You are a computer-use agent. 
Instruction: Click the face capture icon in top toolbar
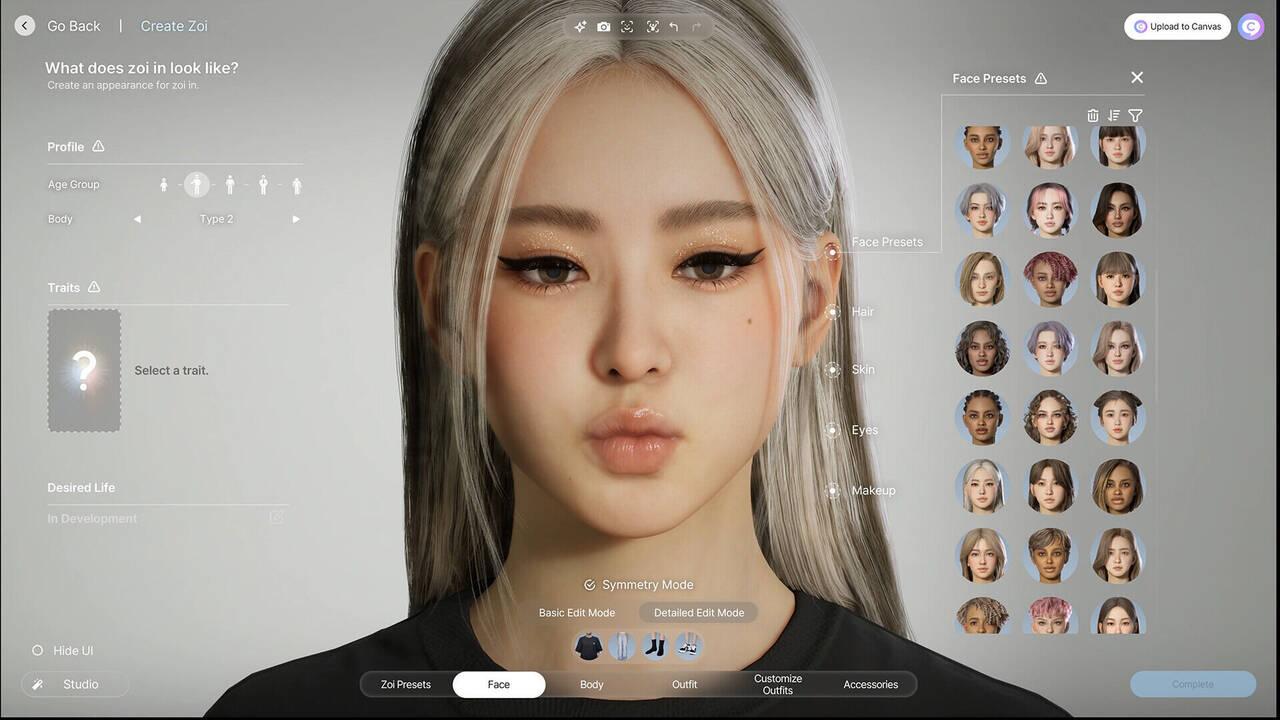coord(627,27)
